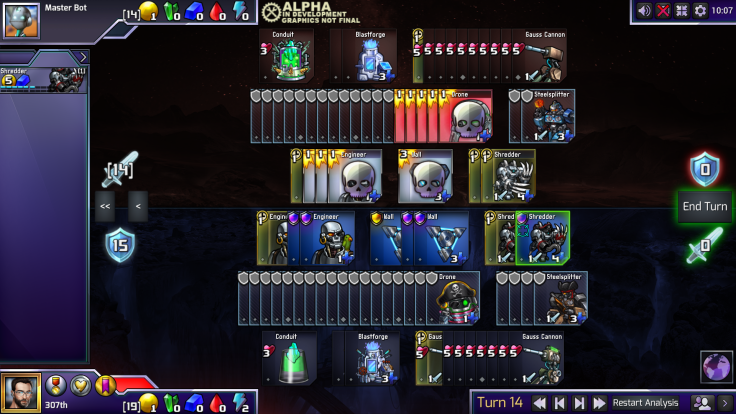Click your player avatar portrait
Image resolution: width=736 pixels, height=414 pixels.
click(21, 393)
